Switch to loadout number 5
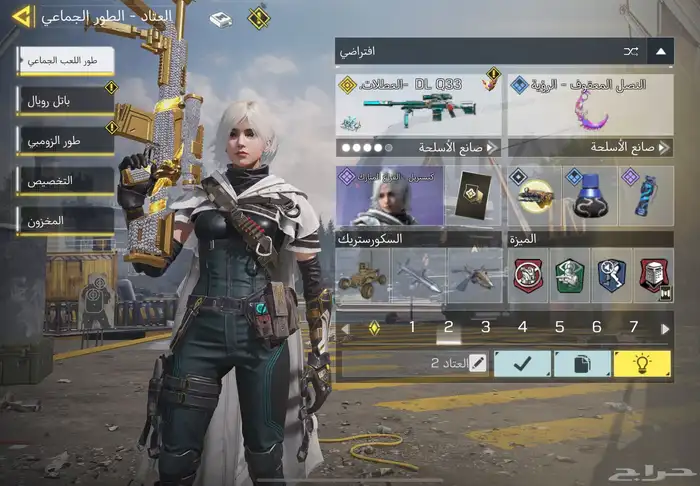Image resolution: width=700 pixels, height=486 pixels. coord(560,327)
